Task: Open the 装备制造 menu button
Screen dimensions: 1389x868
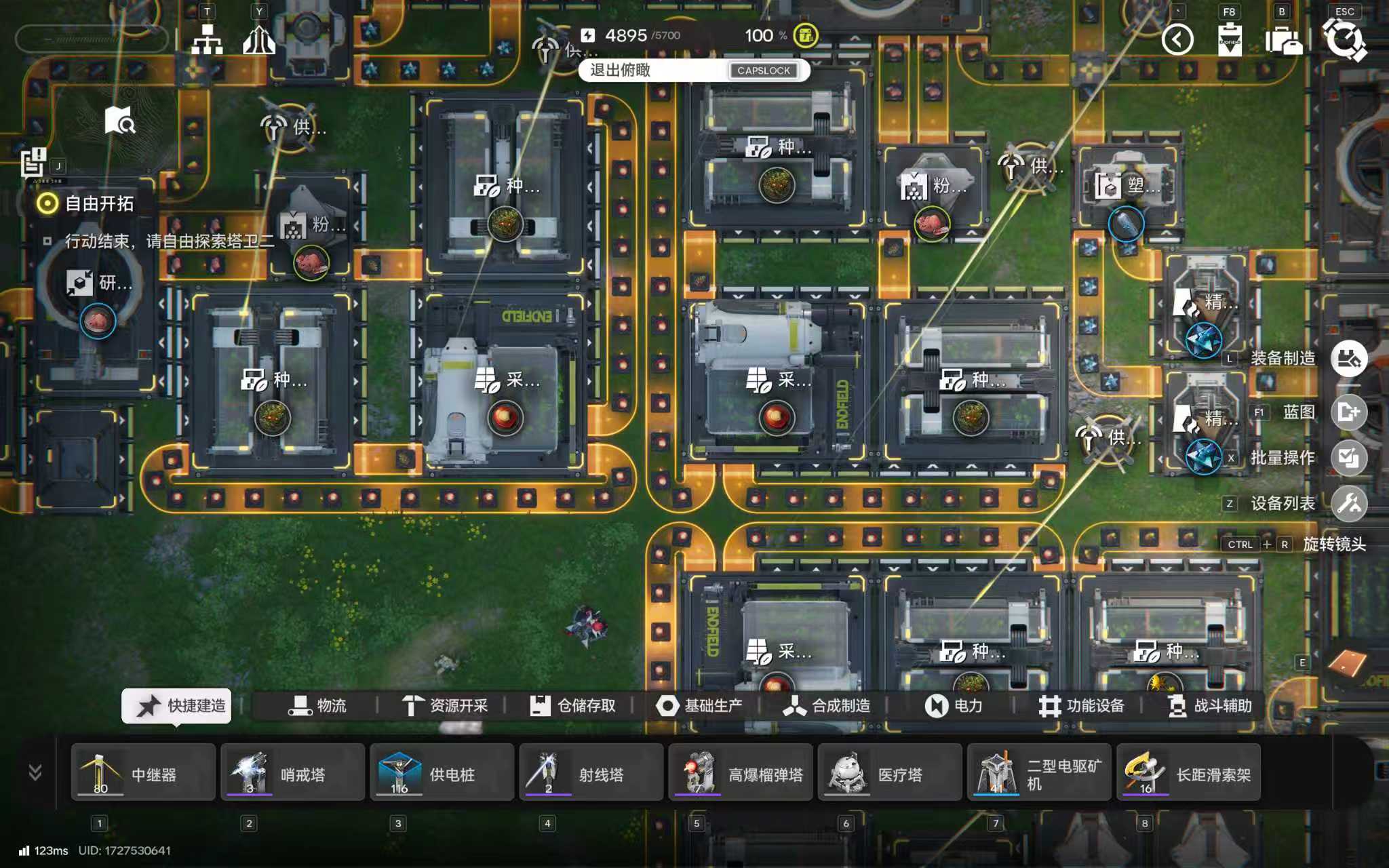Action: click(1348, 359)
